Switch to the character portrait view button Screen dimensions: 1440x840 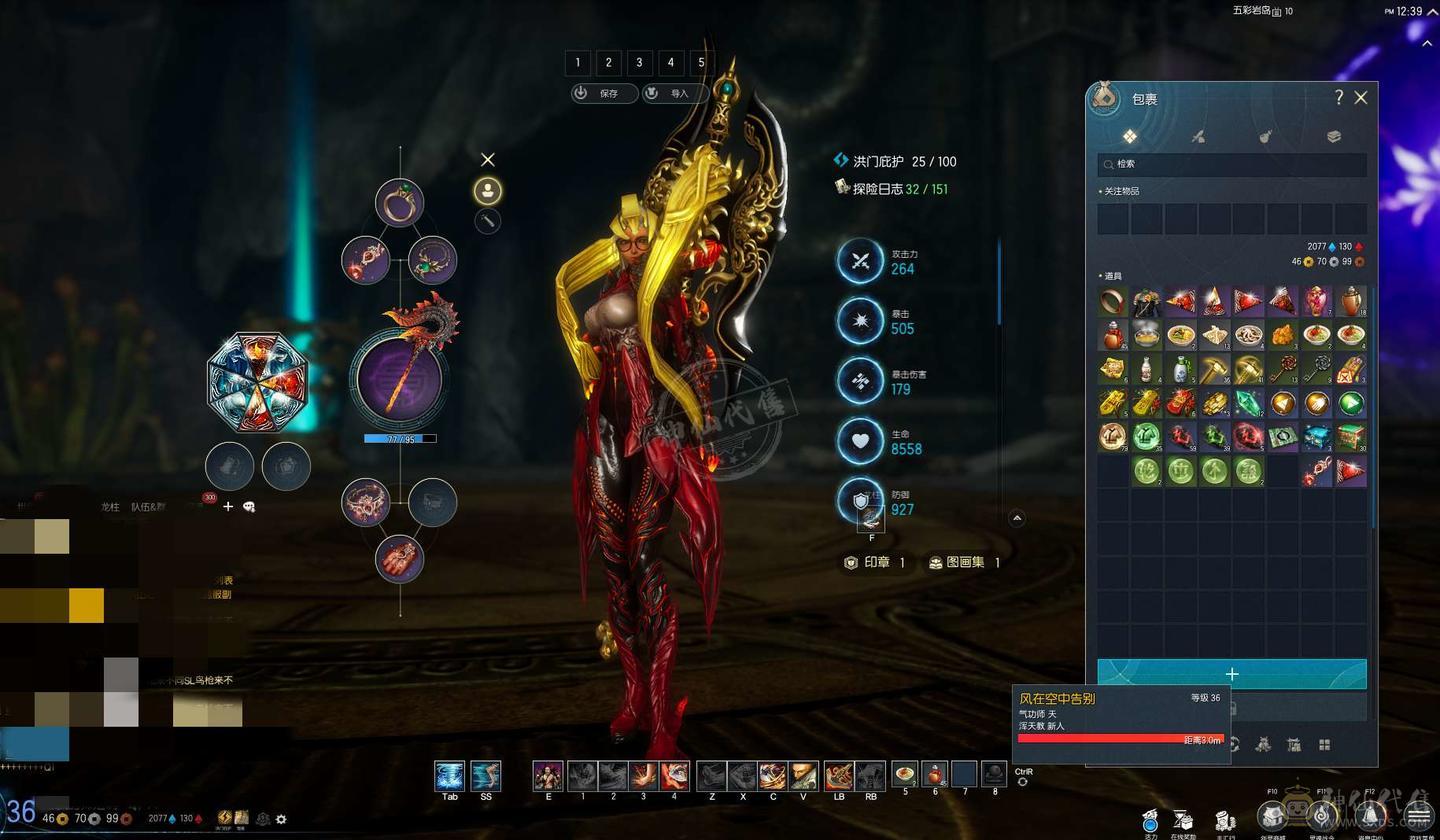click(487, 190)
